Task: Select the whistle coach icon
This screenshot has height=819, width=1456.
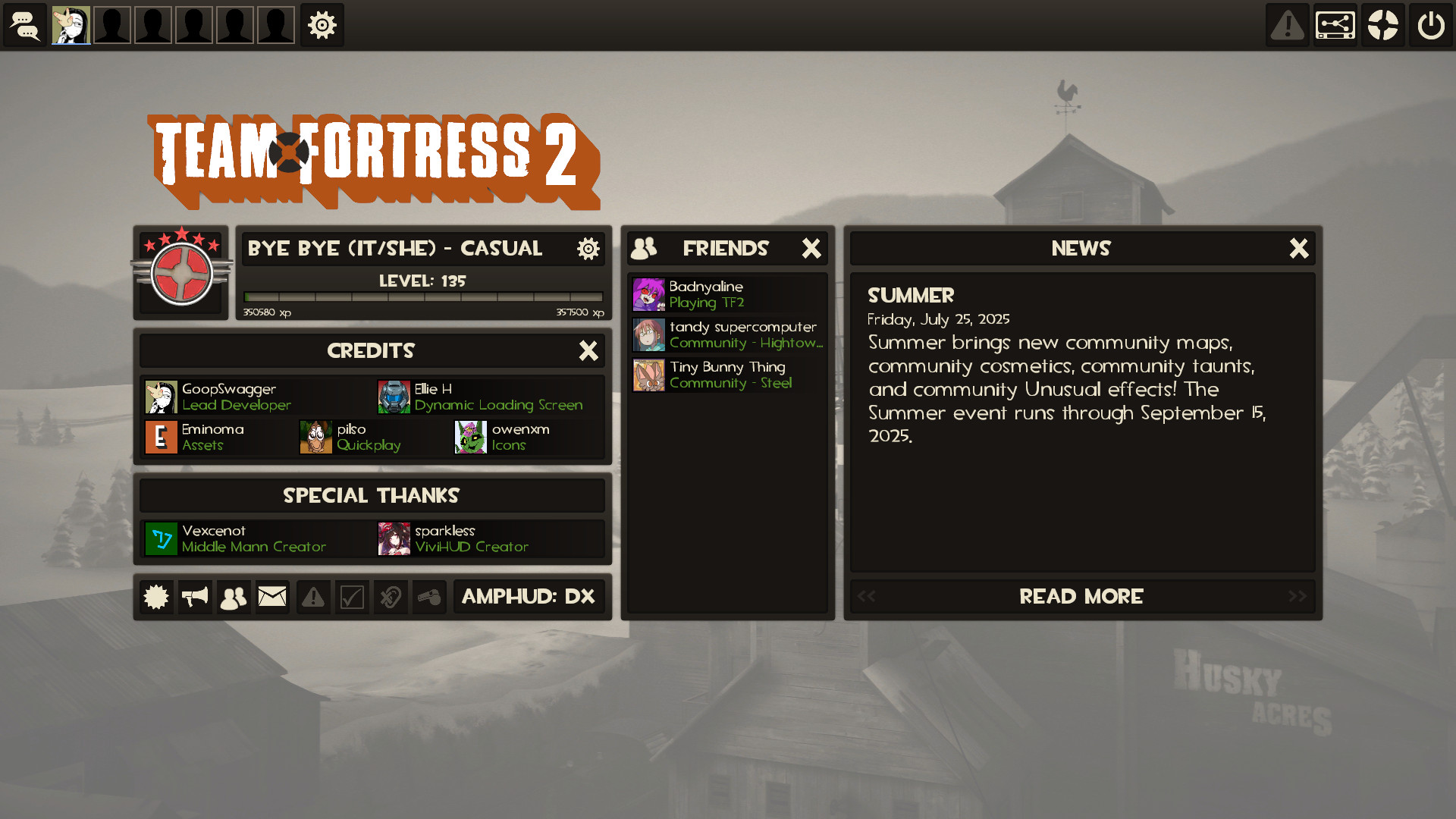Action: pyautogui.click(x=430, y=597)
